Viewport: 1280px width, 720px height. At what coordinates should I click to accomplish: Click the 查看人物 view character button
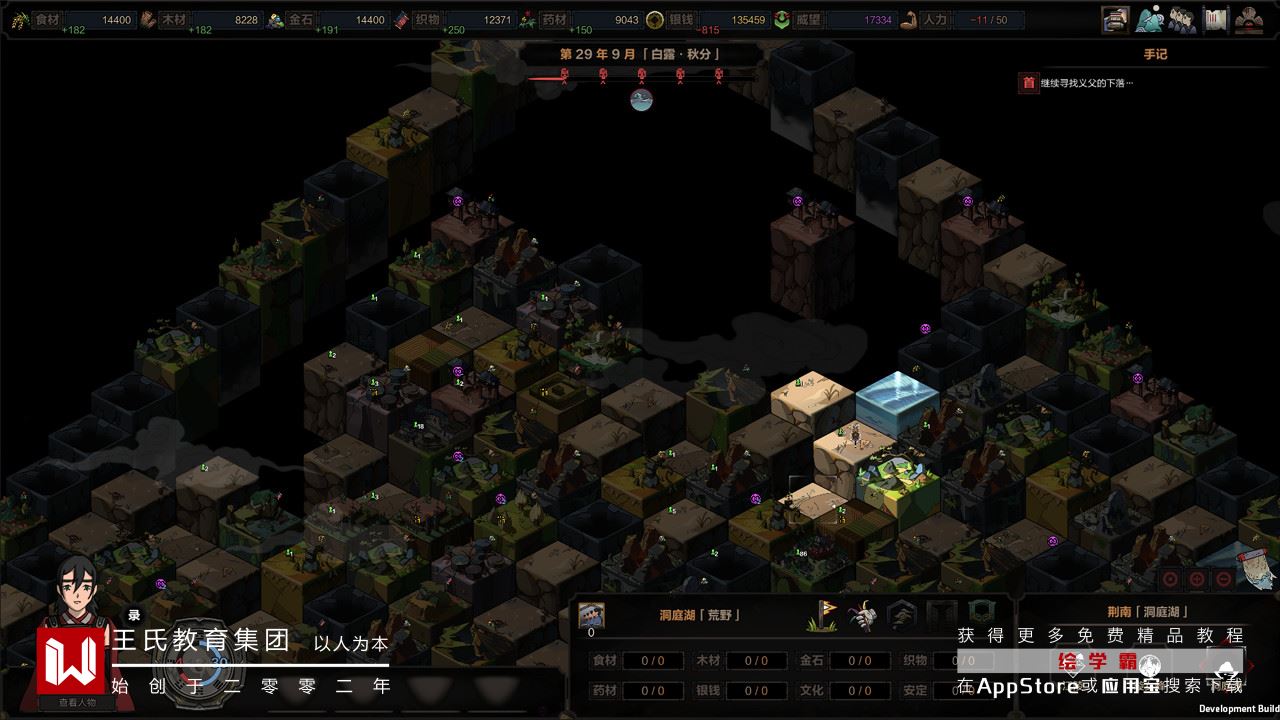(76, 702)
